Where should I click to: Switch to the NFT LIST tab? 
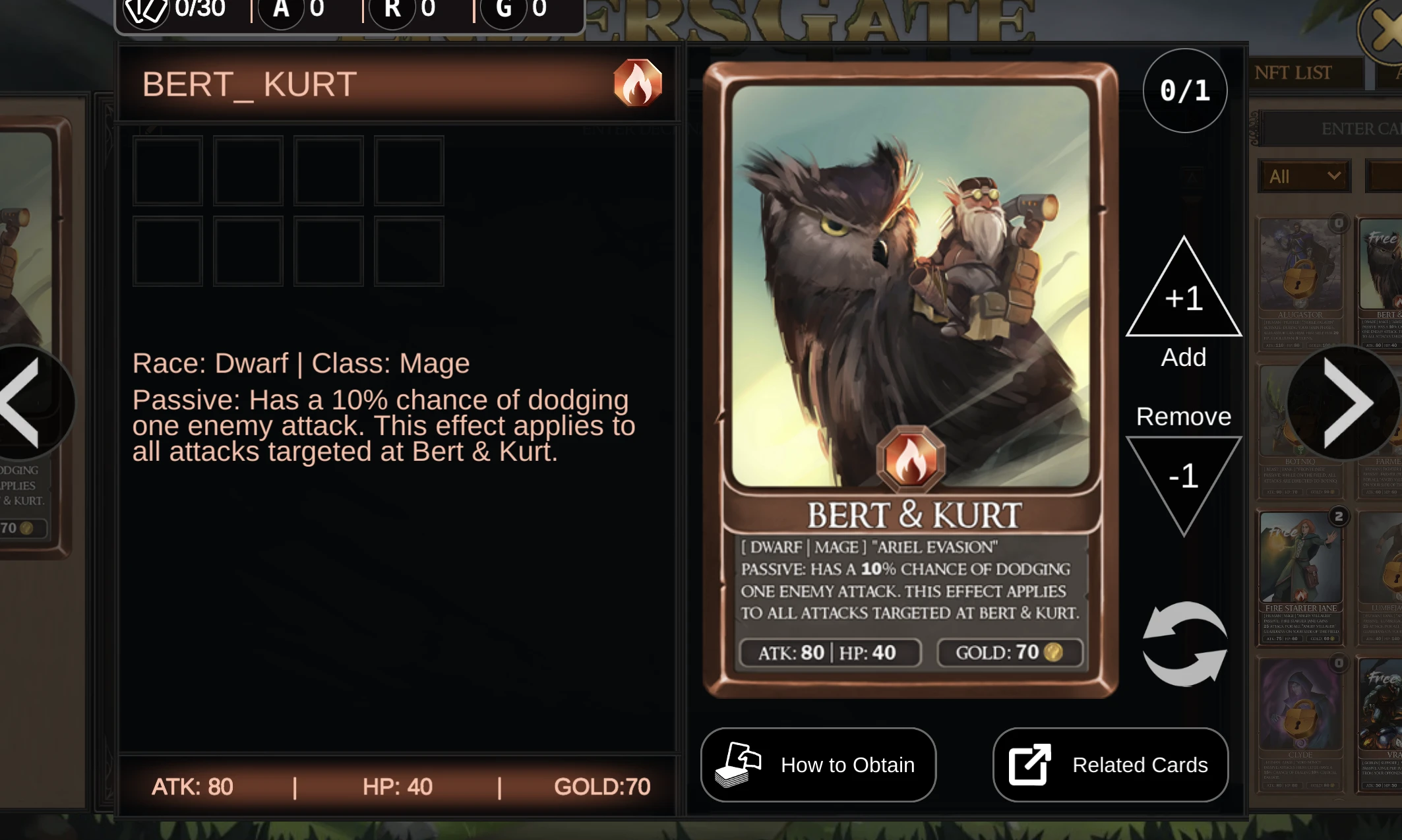[x=1294, y=73]
